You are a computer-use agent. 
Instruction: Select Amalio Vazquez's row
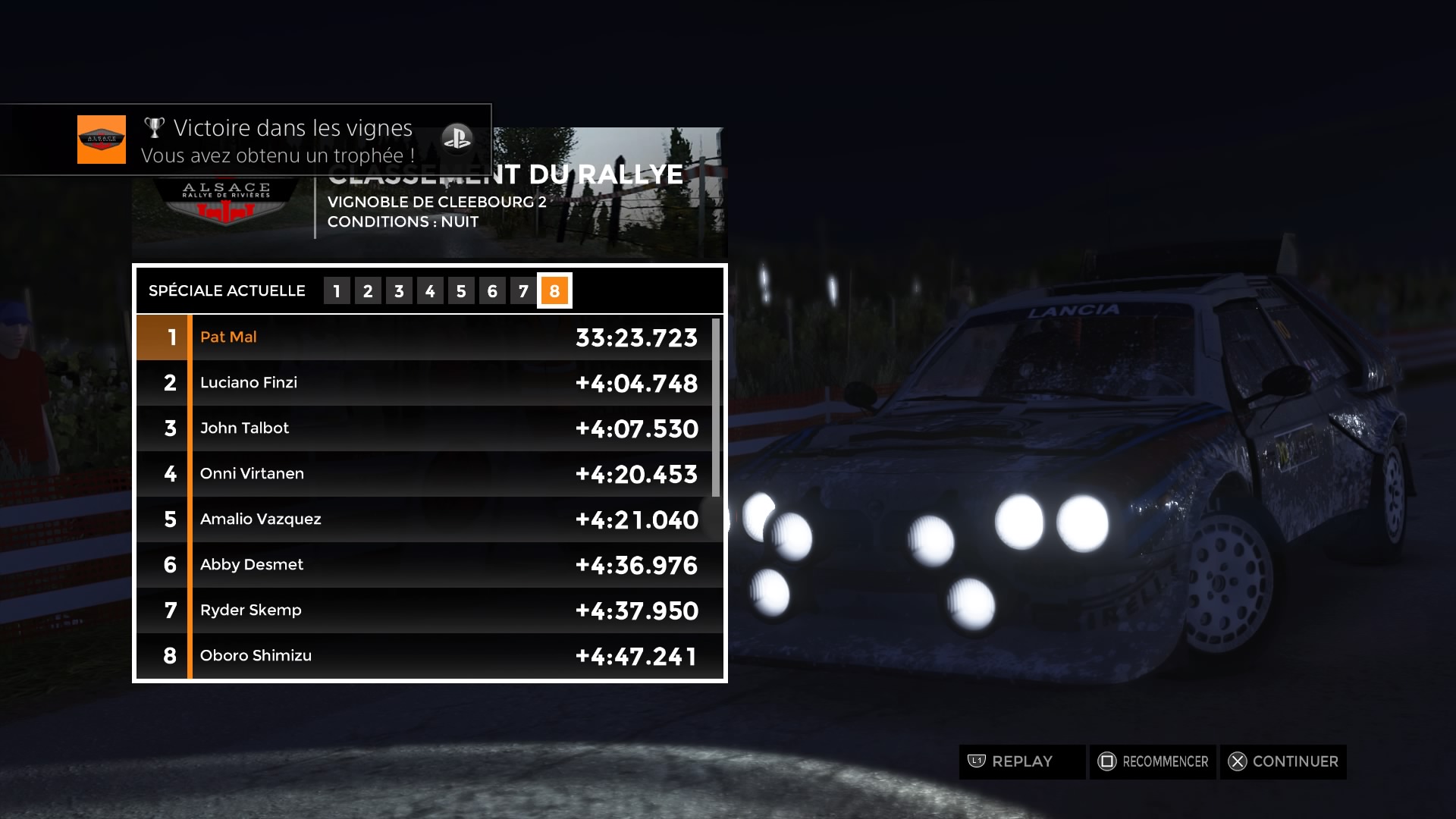click(x=425, y=519)
